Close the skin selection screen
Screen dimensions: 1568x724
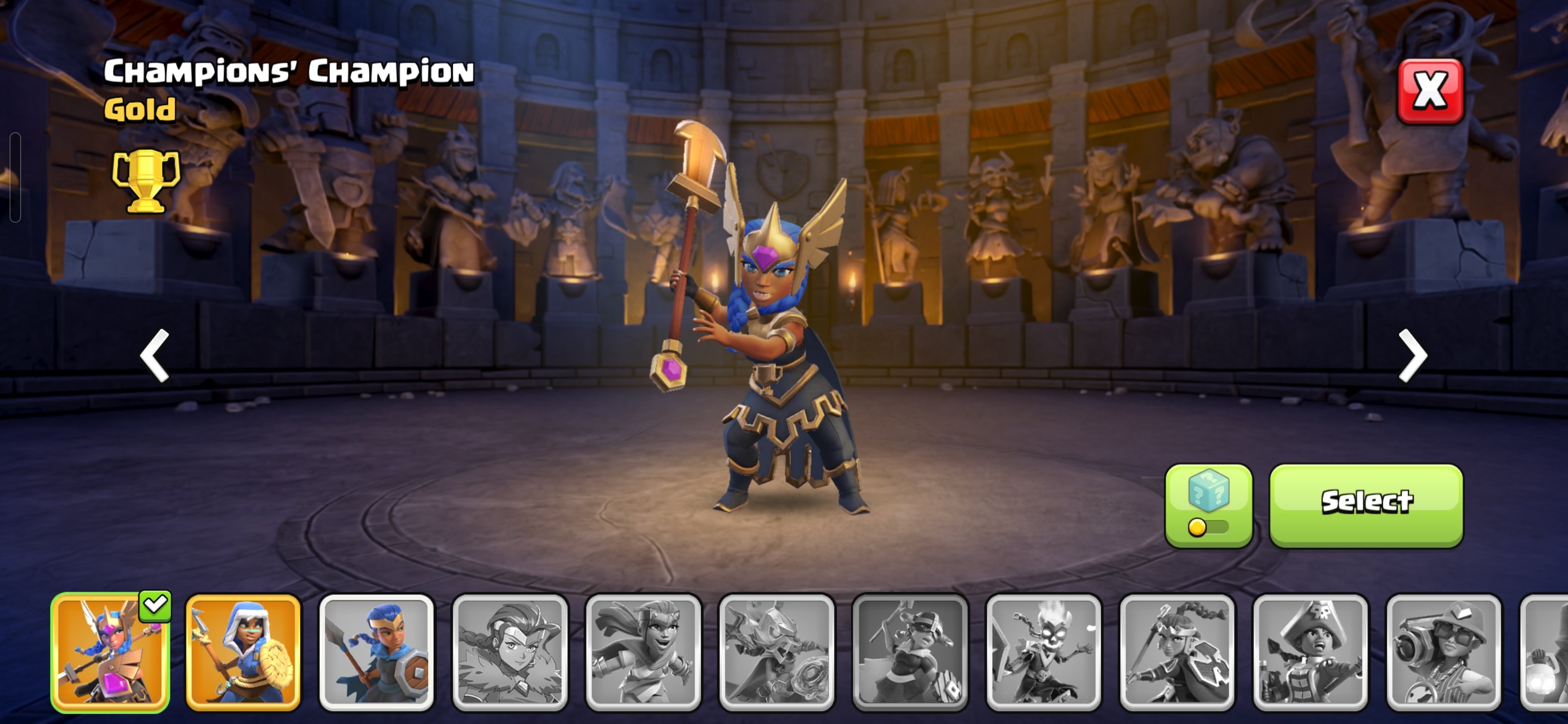click(1430, 92)
